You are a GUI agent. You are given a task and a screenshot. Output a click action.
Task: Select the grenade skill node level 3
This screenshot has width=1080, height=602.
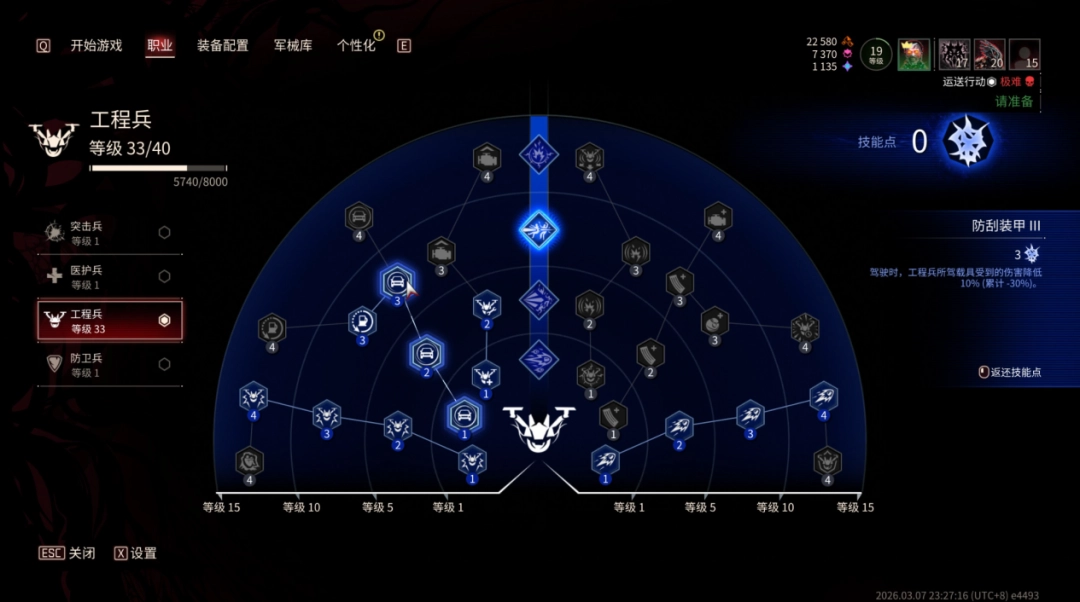pyautogui.click(x=714, y=322)
